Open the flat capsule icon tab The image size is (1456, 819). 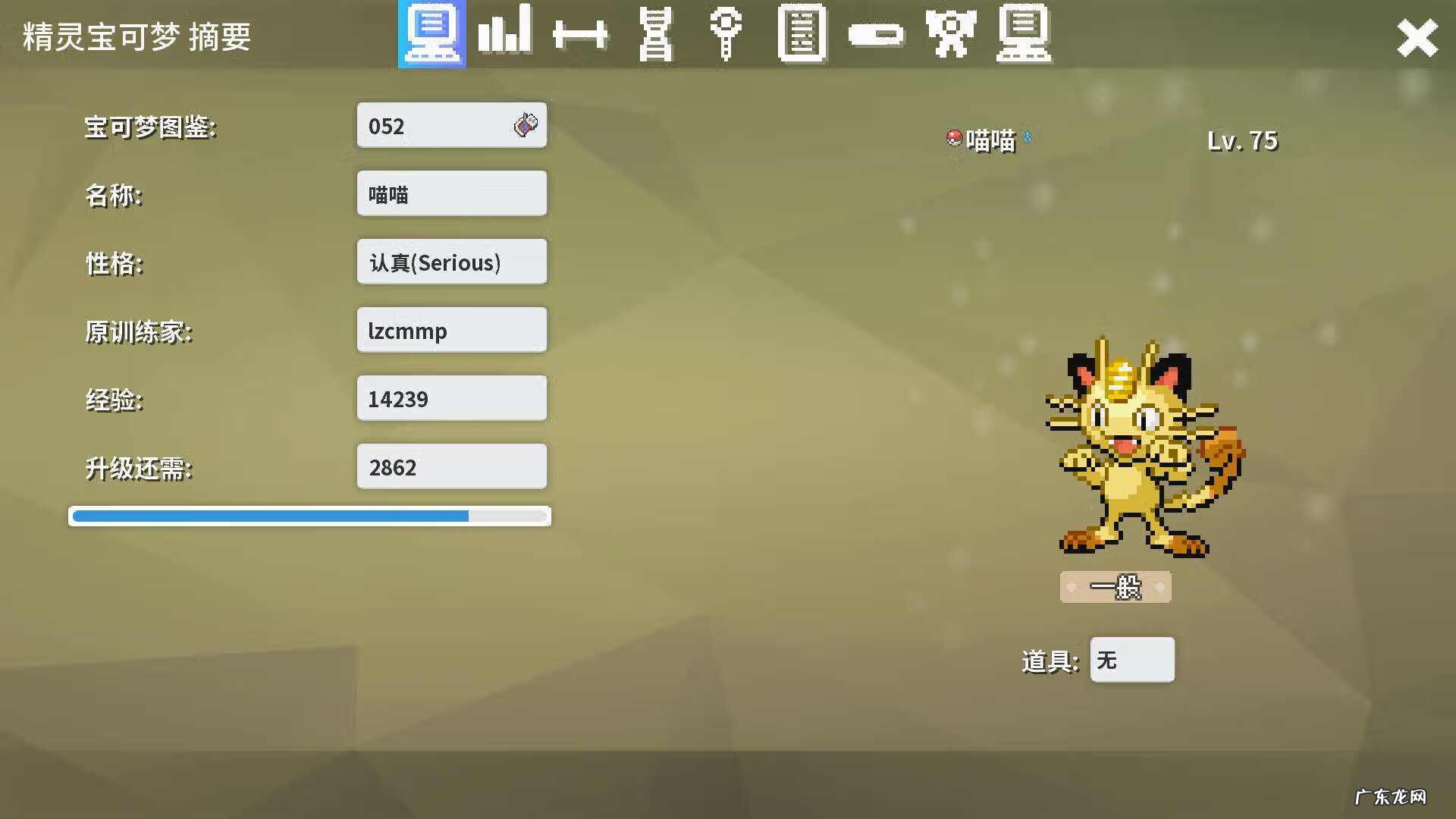[875, 35]
